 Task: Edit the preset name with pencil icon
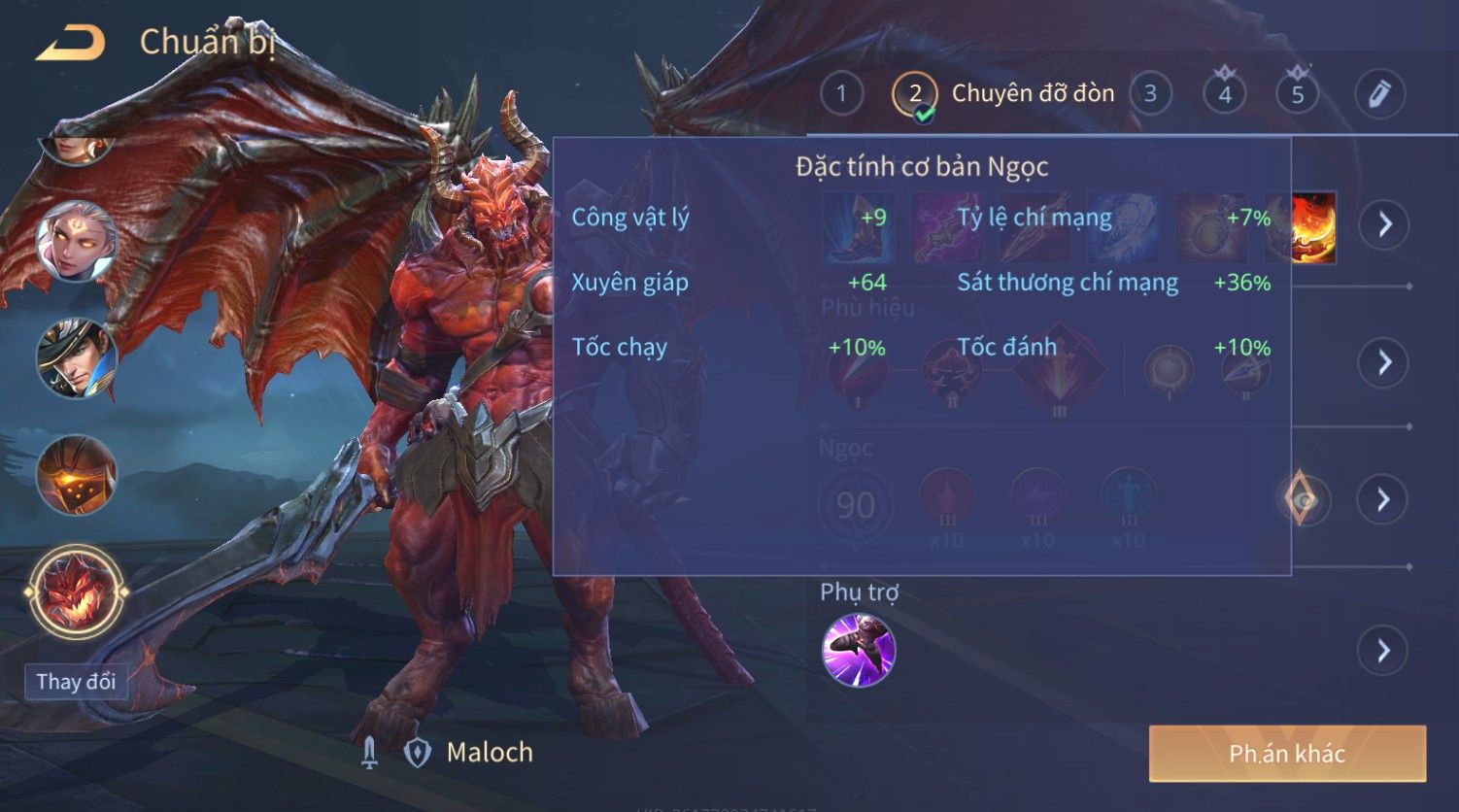pos(1379,94)
